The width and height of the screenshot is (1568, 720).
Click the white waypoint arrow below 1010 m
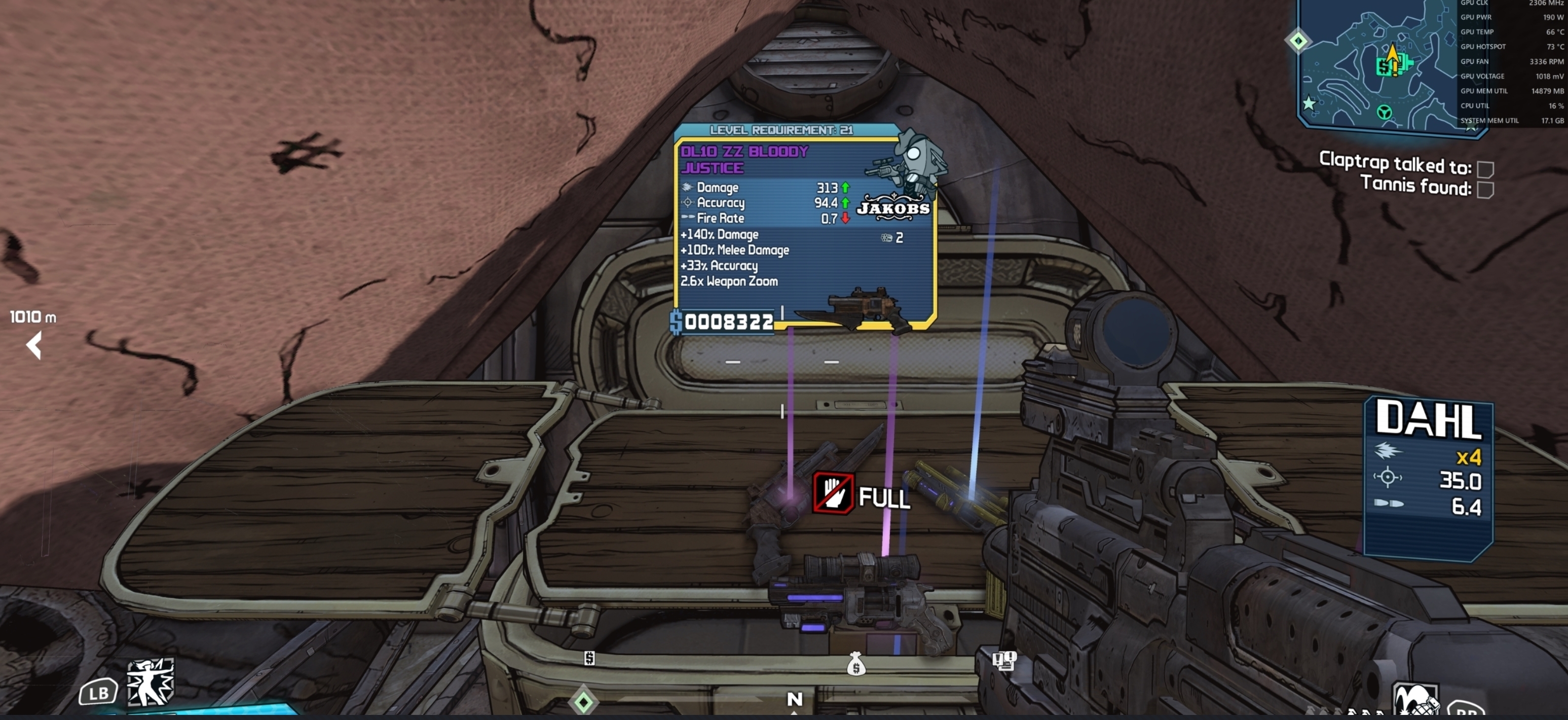pos(34,345)
